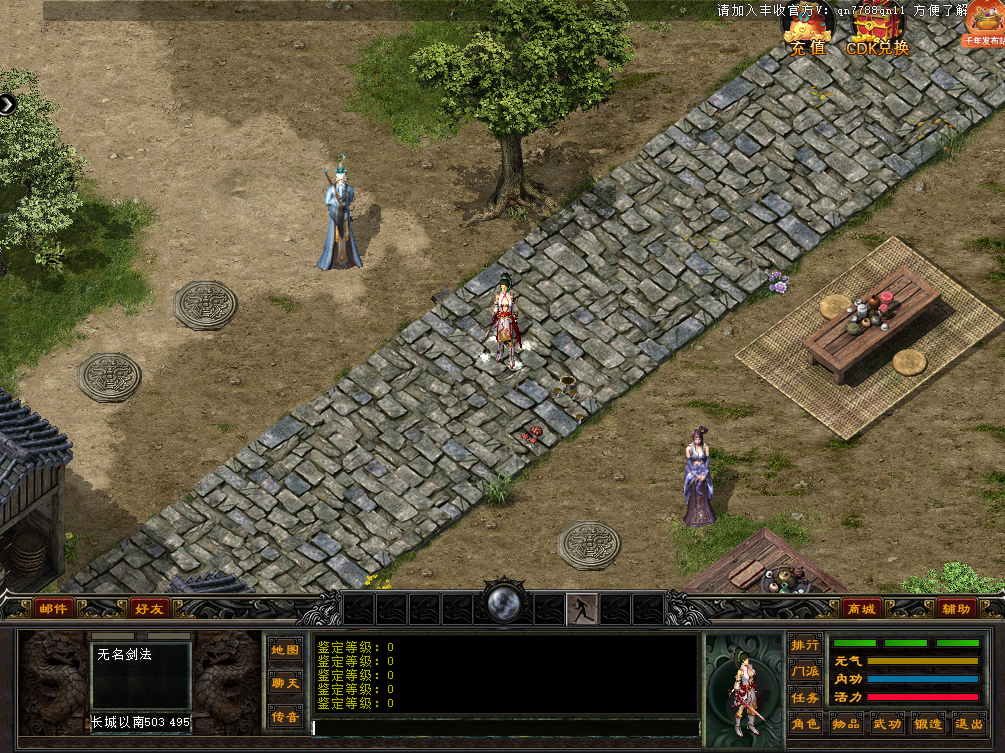Screen dimensions: 1005x753
Task: Open the 锻造 forging menu
Action: (x=928, y=724)
